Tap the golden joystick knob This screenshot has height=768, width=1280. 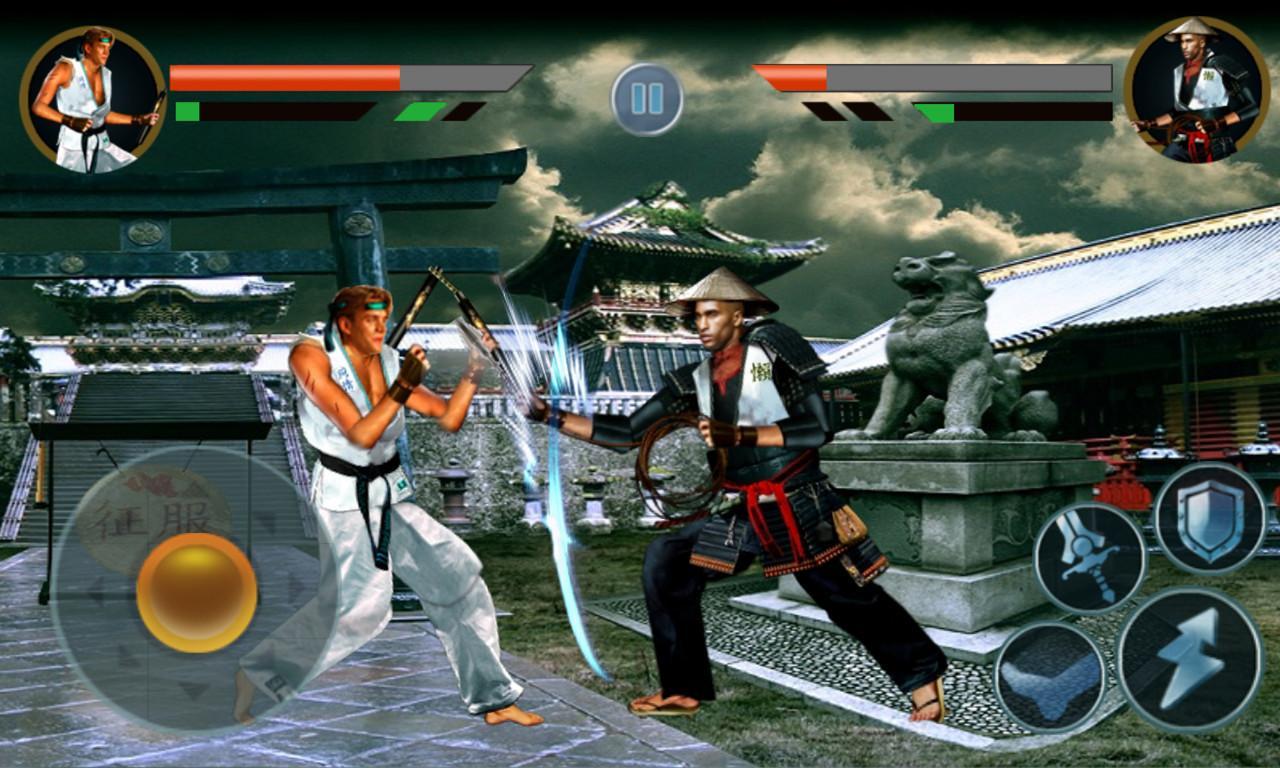pos(195,590)
